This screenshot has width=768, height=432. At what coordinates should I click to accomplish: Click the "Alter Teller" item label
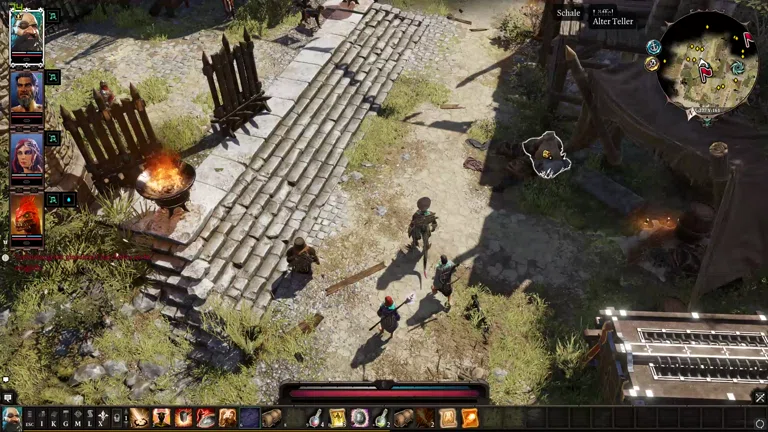[611, 21]
